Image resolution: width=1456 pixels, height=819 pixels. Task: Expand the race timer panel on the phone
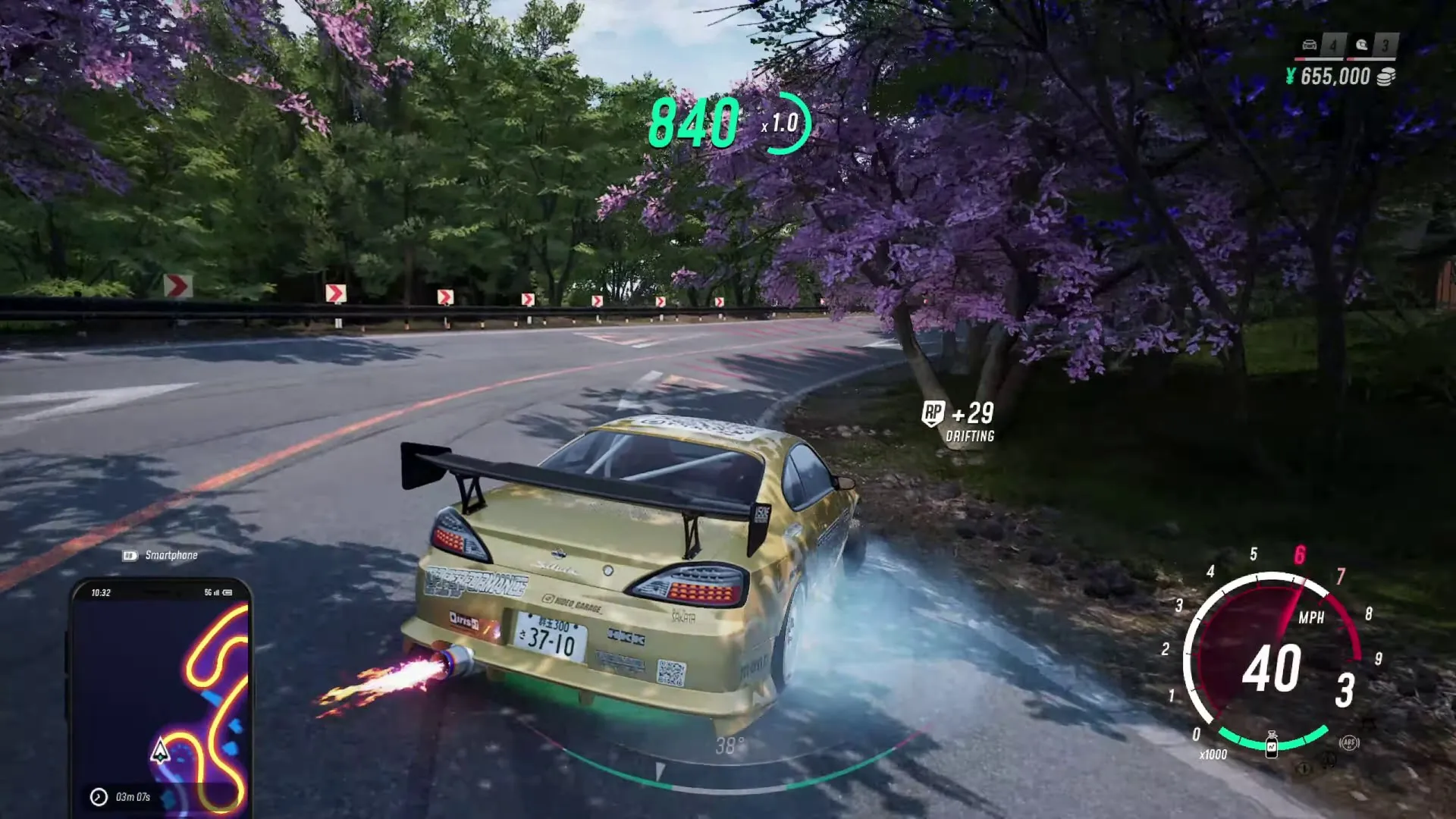point(133,796)
